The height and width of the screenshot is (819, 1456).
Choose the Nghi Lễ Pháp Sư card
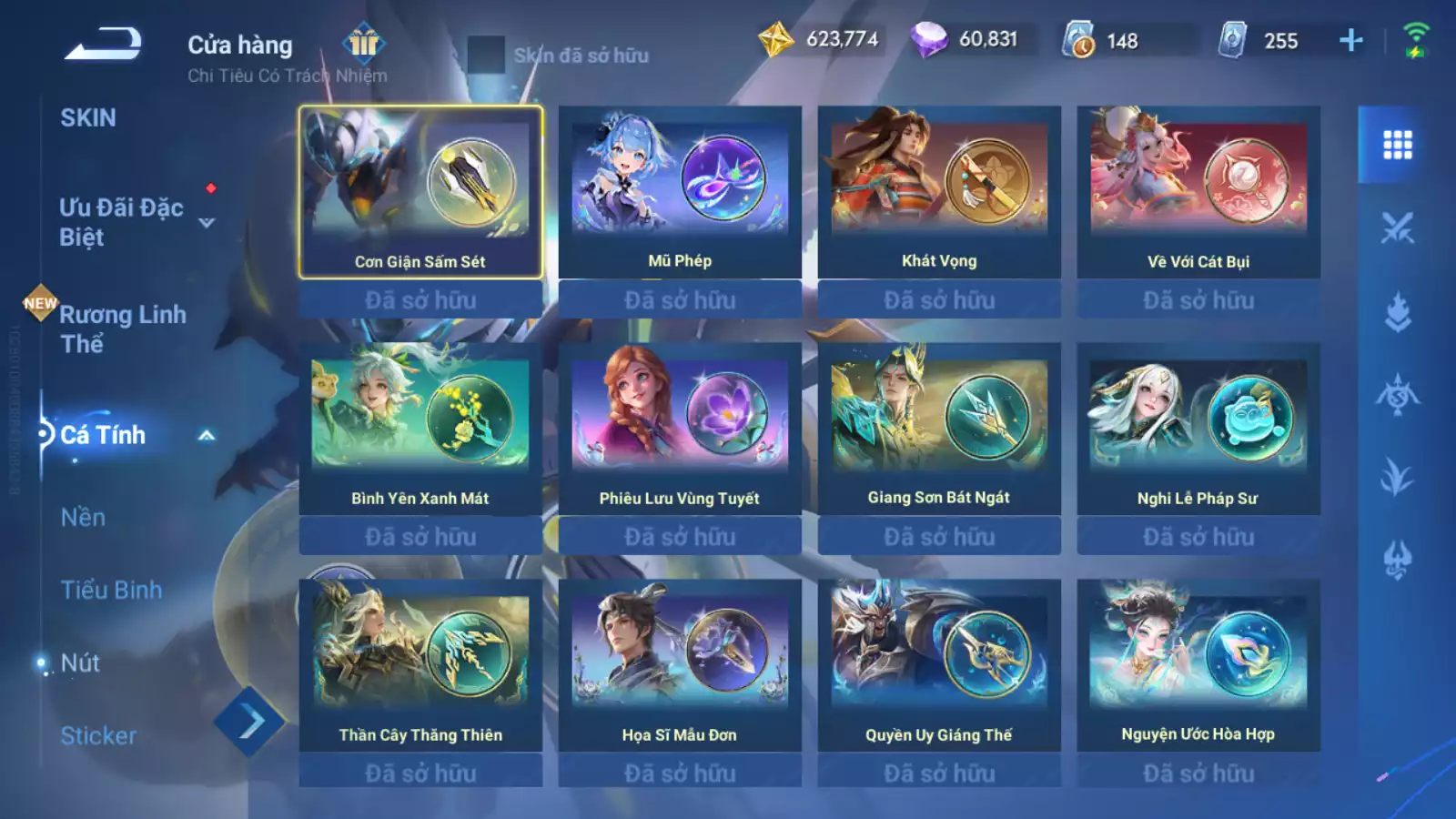tap(1198, 429)
